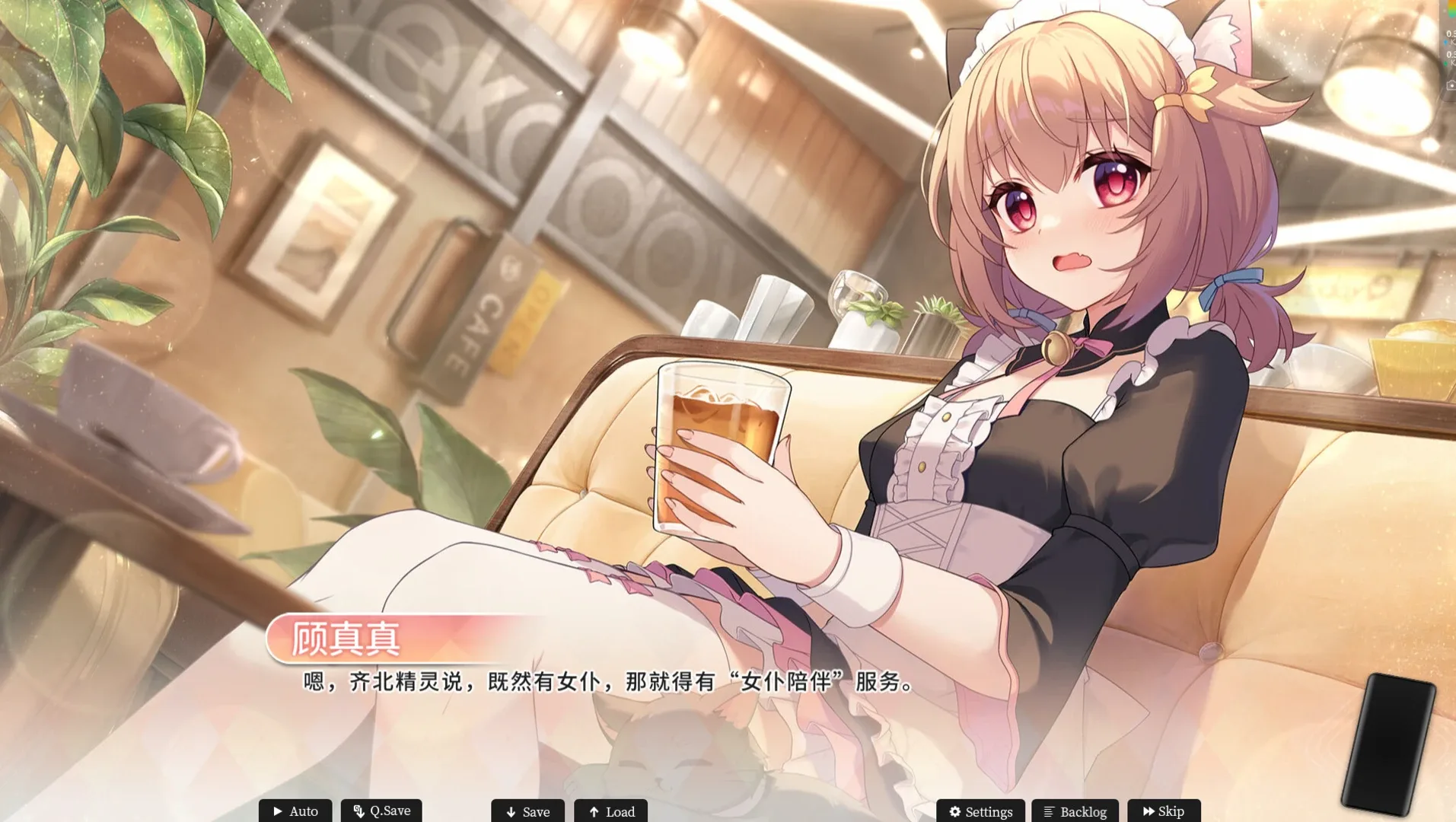Image resolution: width=1456 pixels, height=822 pixels.
Task: Open the Load screen
Action: [611, 811]
